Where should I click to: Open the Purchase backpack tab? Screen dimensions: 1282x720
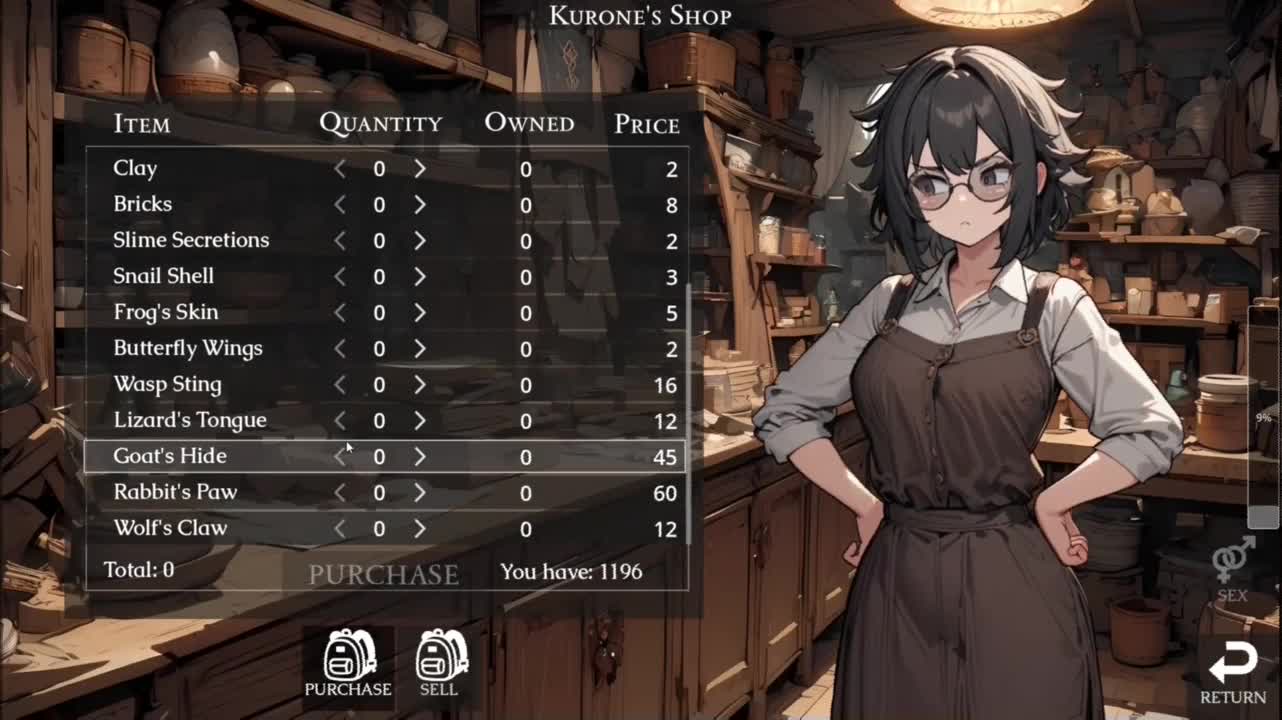coord(348,662)
